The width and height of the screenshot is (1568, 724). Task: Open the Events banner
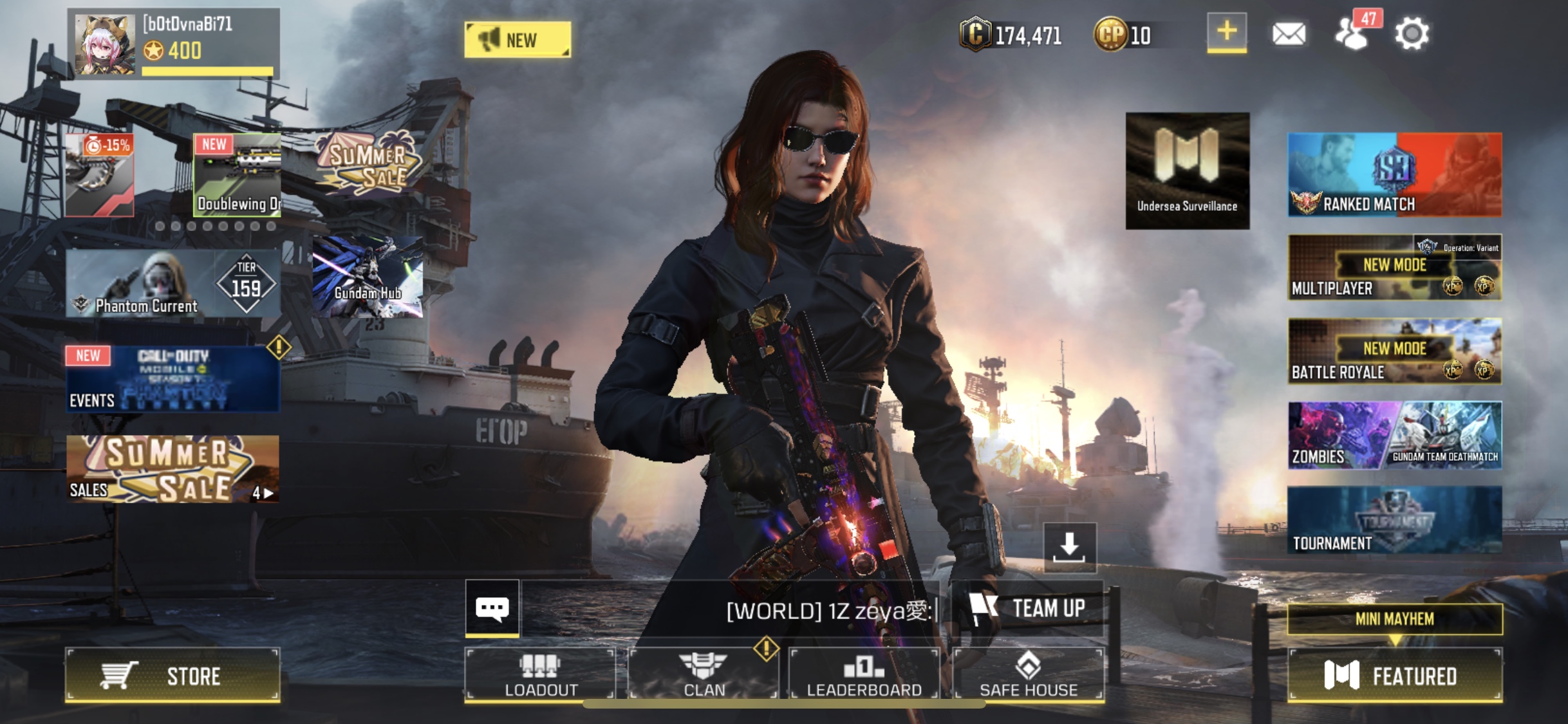173,378
